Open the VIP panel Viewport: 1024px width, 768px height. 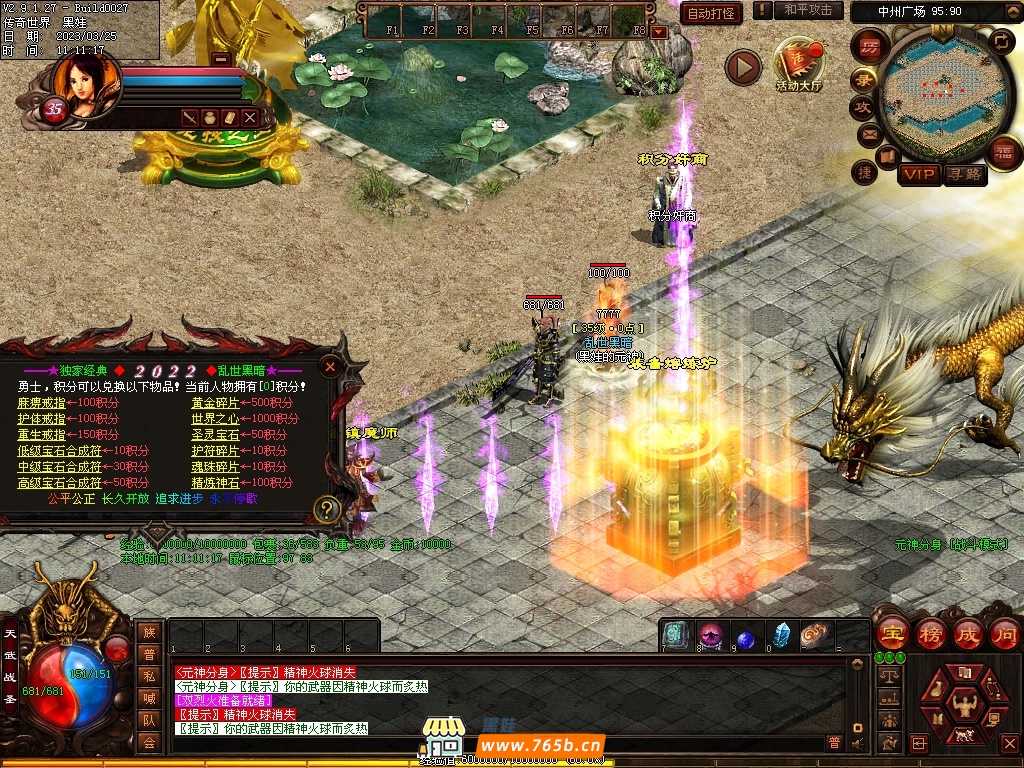919,174
